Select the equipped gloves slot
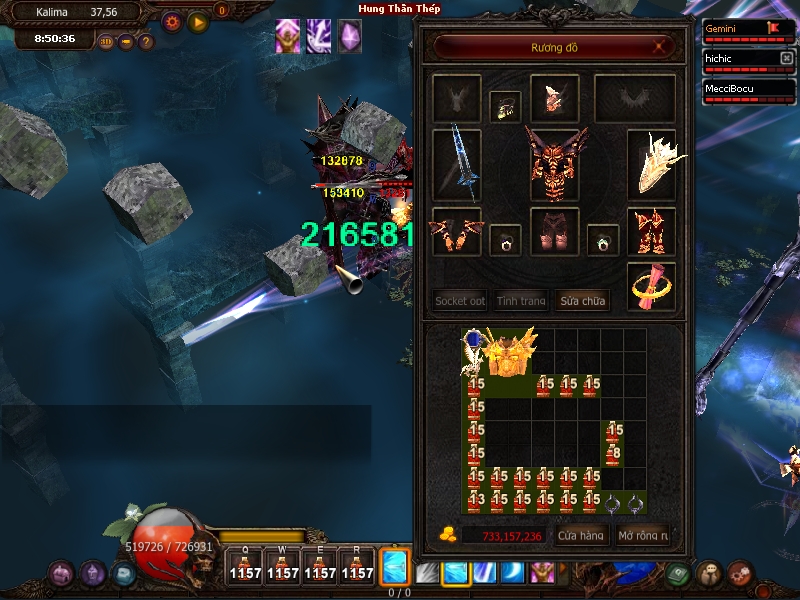Screen dimensions: 800x600 457,232
